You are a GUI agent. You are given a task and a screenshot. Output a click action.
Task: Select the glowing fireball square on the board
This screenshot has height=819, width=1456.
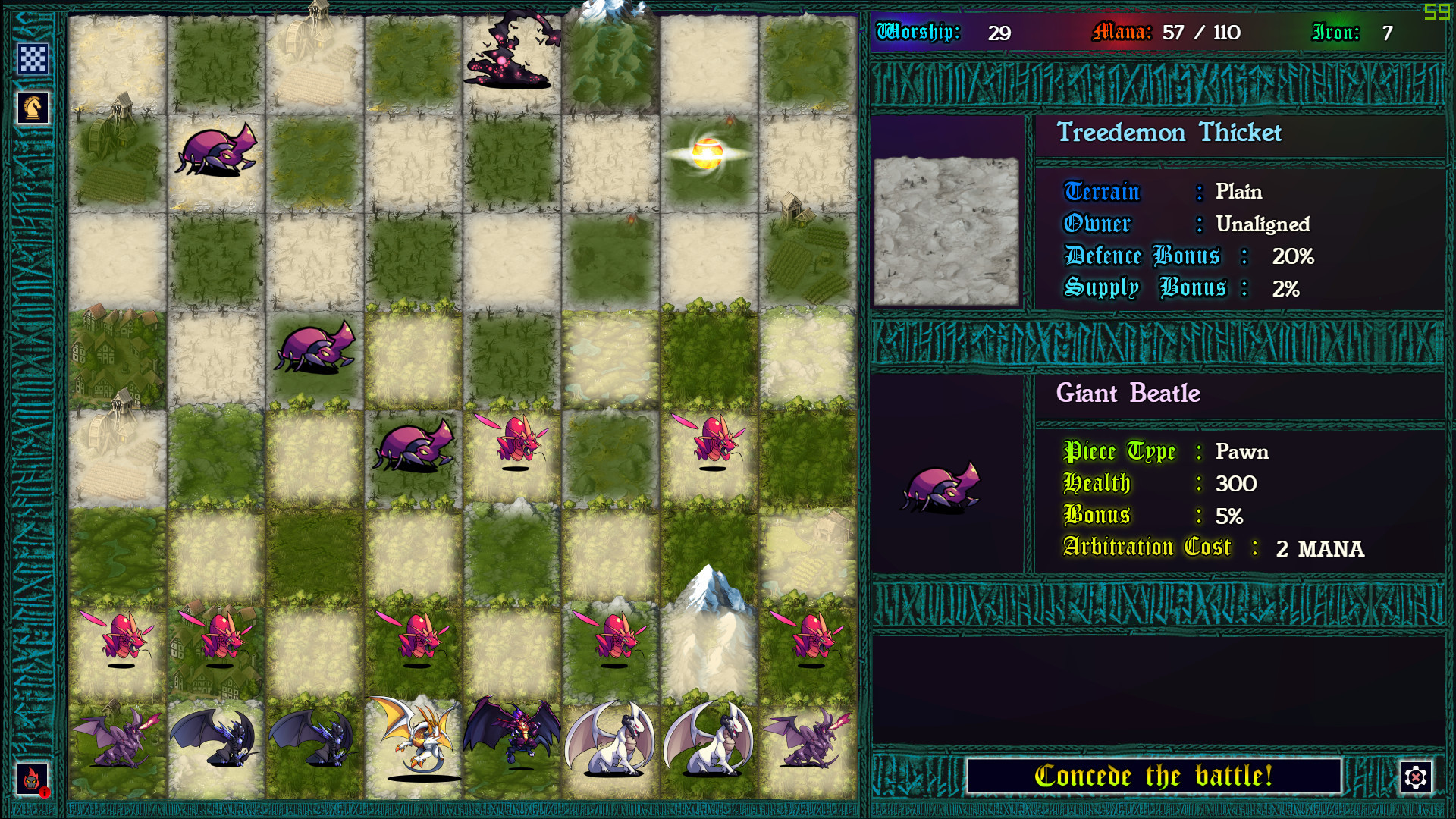(709, 152)
